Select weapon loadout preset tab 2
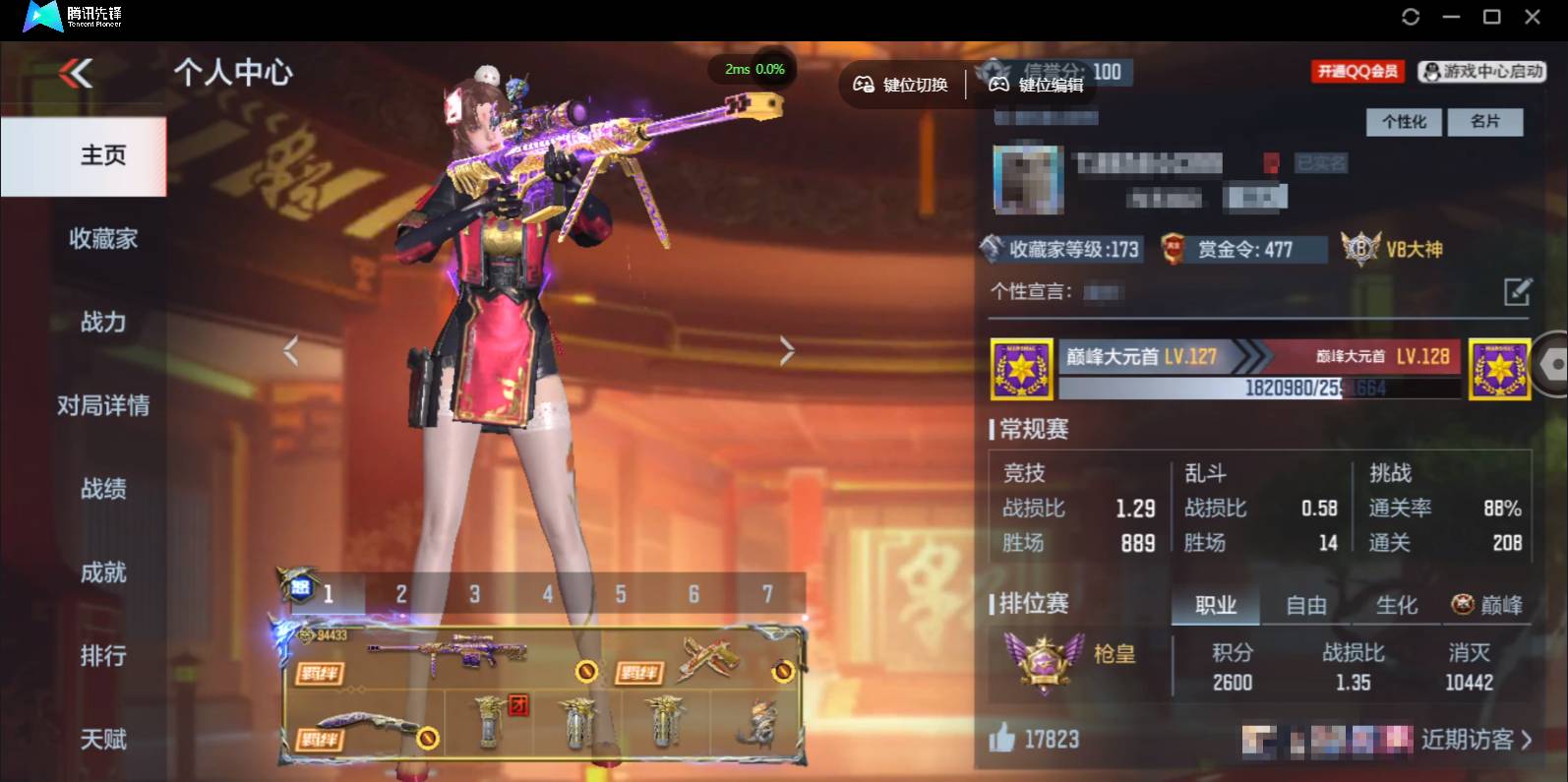This screenshot has width=1568, height=782. click(401, 594)
